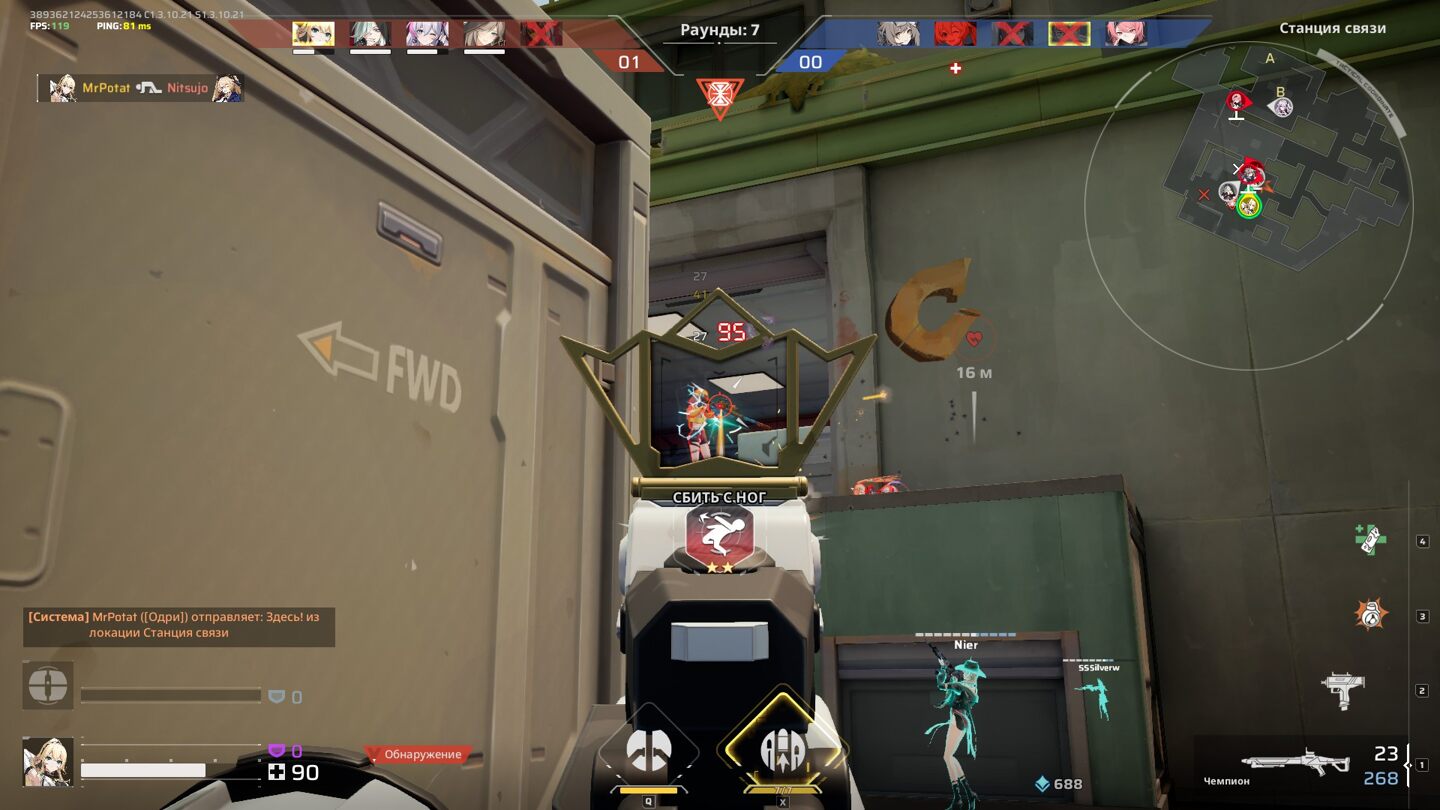Click the shield device icon above the portrait
Viewport: 1440px width, 810px height.
[x=47, y=686]
